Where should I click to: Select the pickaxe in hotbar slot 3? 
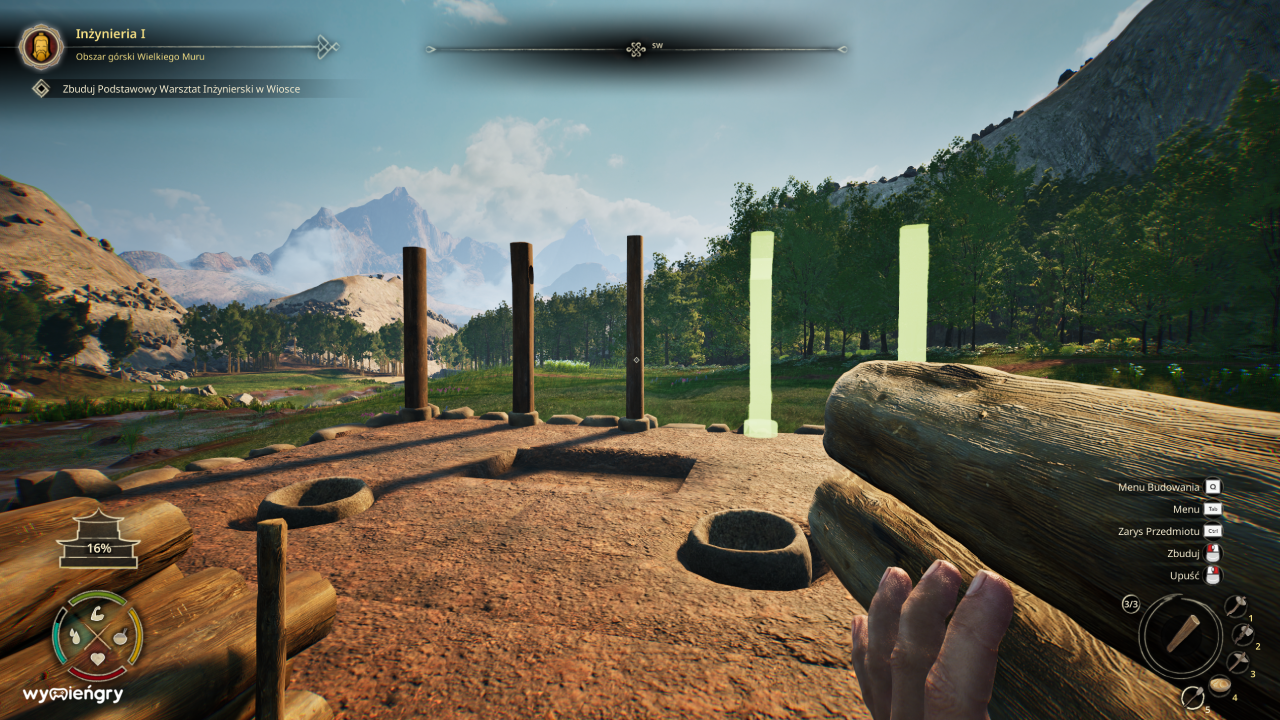(x=1239, y=661)
